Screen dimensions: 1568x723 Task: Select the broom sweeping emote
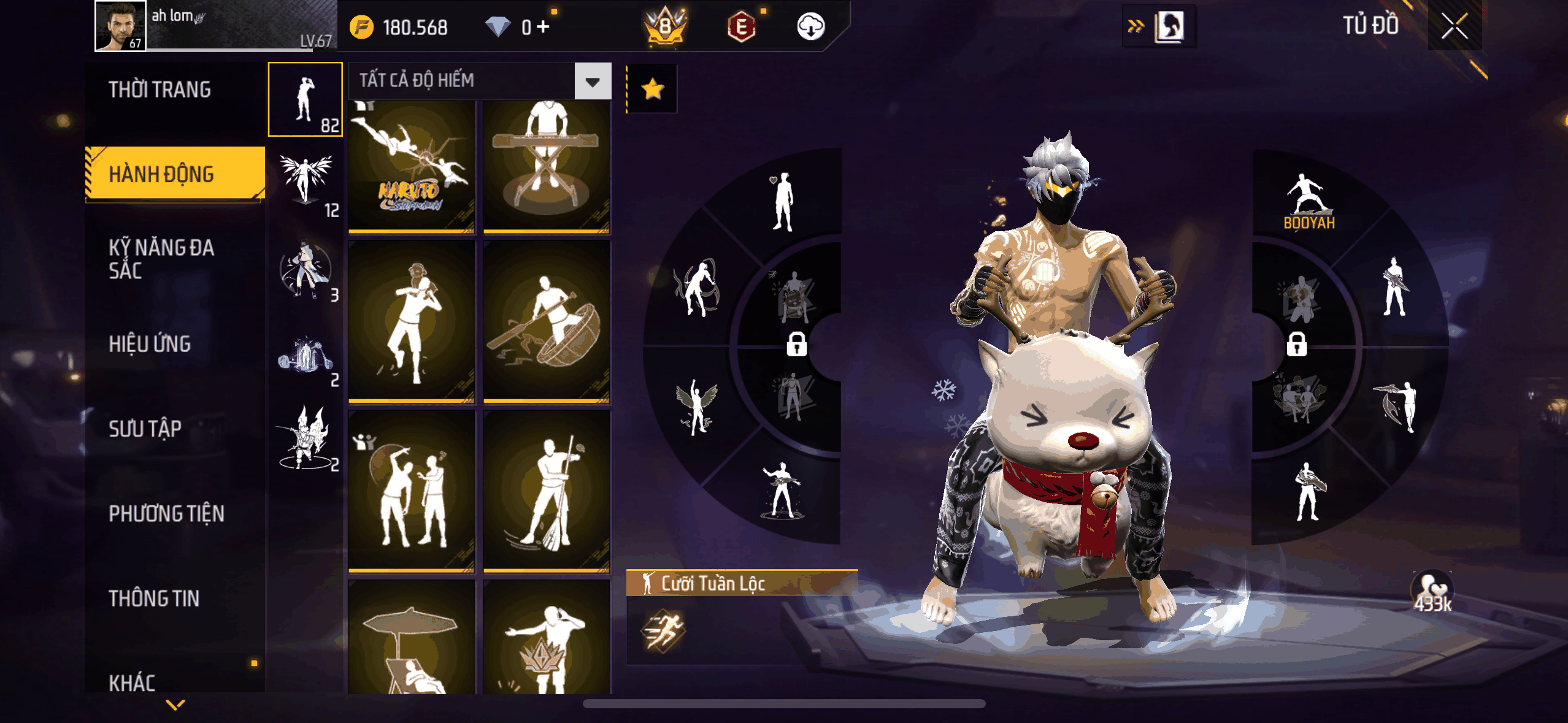click(546, 491)
